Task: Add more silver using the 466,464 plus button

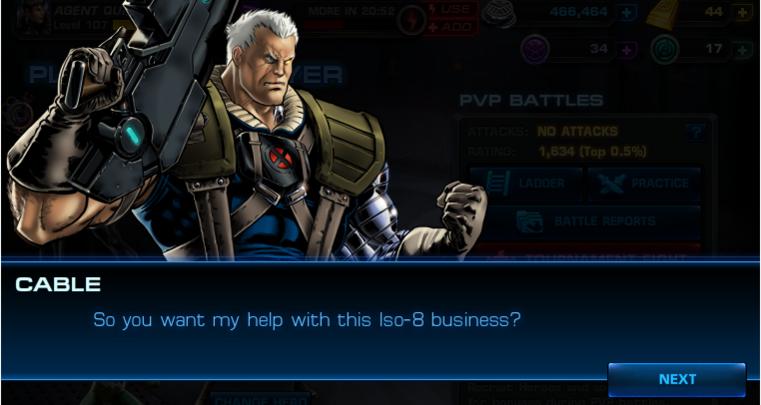Action: coord(627,13)
